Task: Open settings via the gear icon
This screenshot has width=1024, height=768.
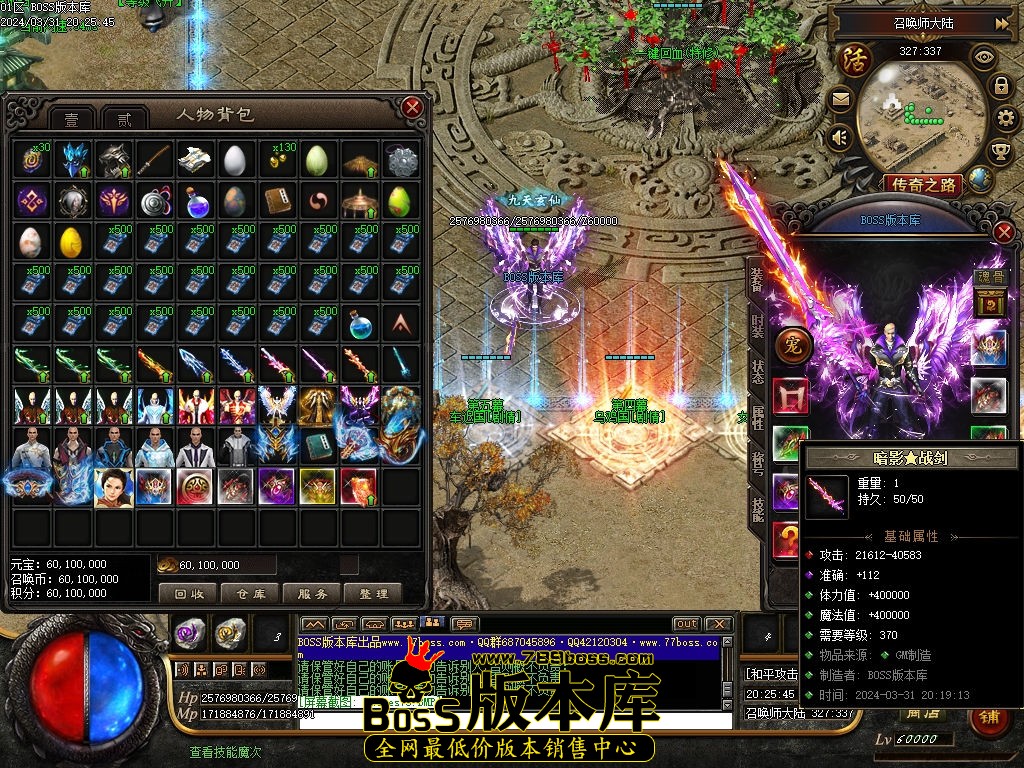Action: 1007,120
